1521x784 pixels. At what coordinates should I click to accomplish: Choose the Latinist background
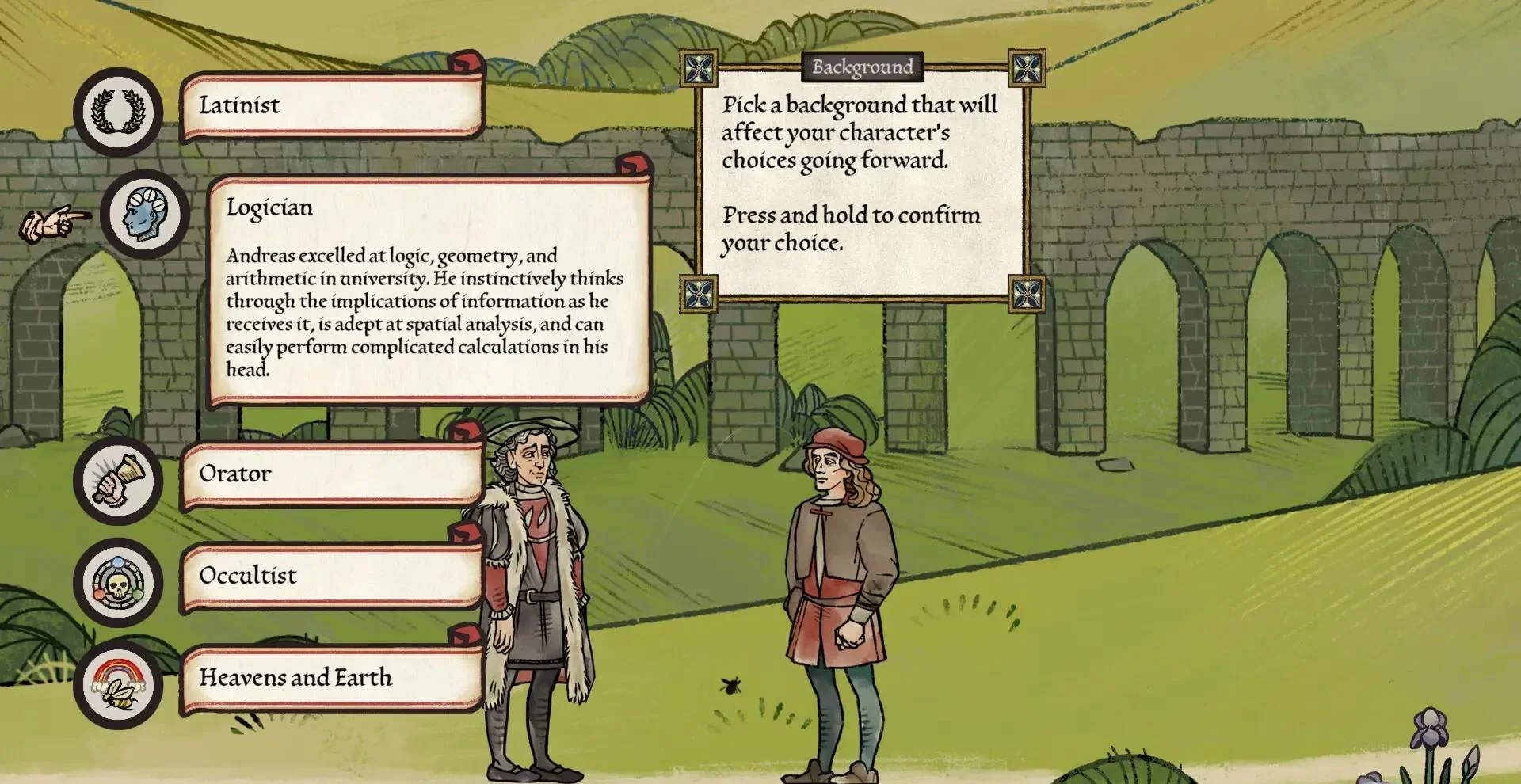click(x=331, y=106)
